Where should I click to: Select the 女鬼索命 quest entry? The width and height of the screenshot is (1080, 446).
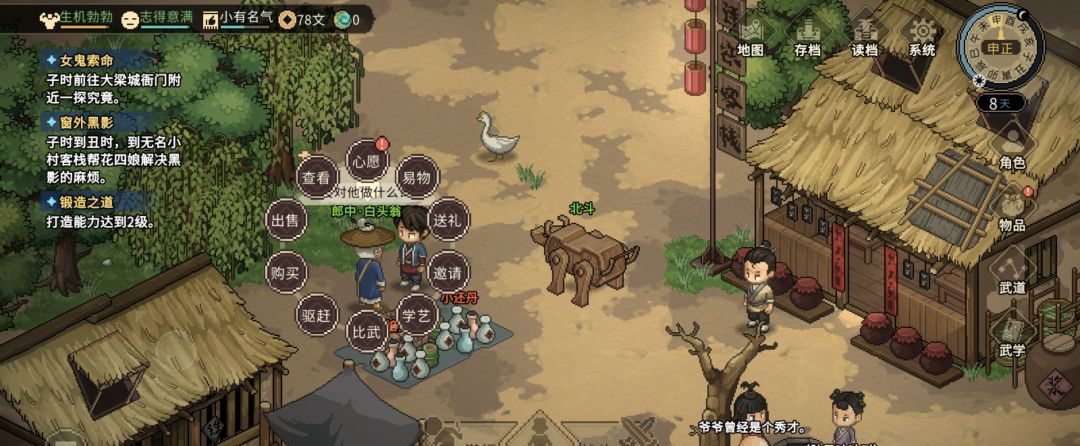(x=88, y=61)
